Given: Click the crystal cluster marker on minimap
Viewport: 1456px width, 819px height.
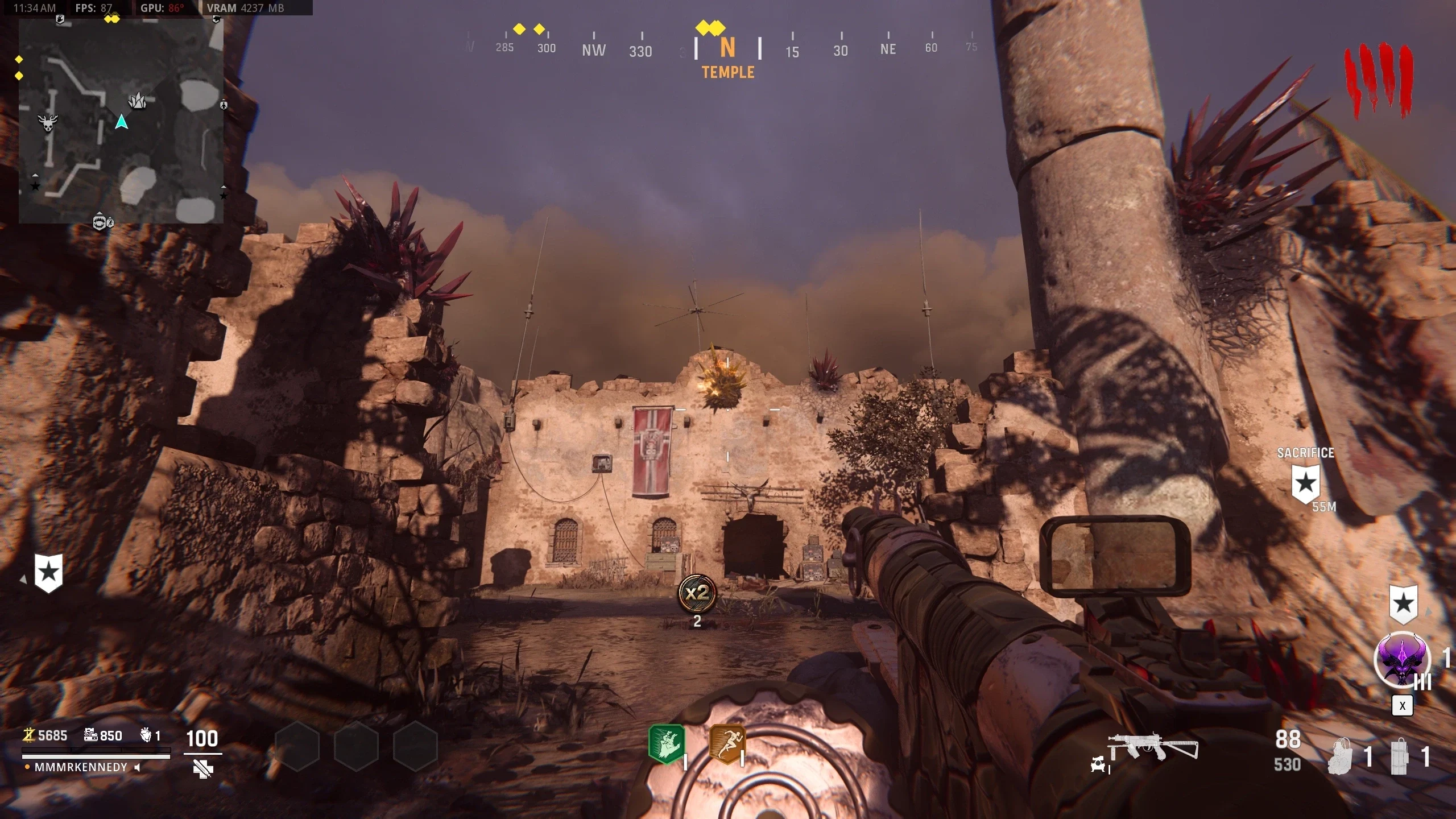Looking at the screenshot, I should 137,101.
